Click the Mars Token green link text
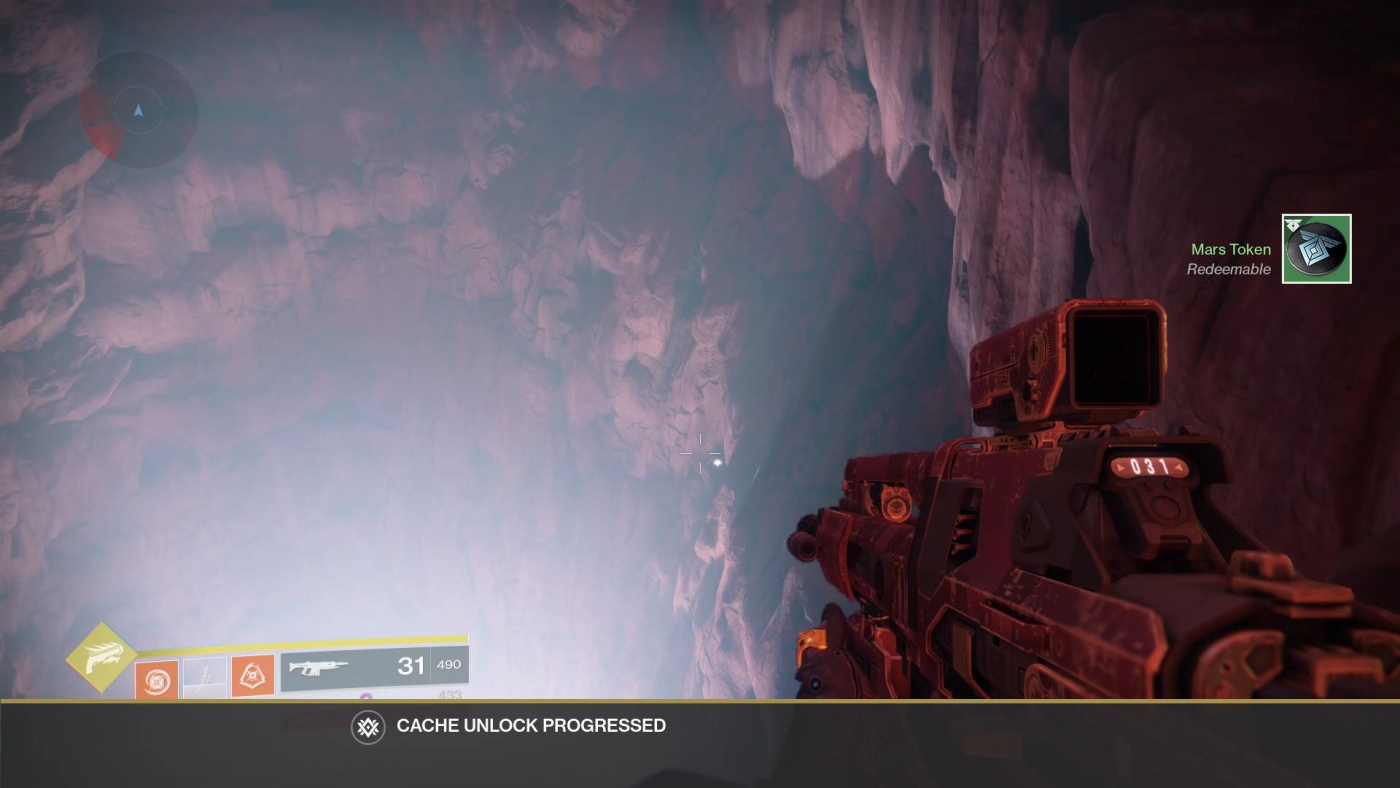The image size is (1400, 788). 1230,249
